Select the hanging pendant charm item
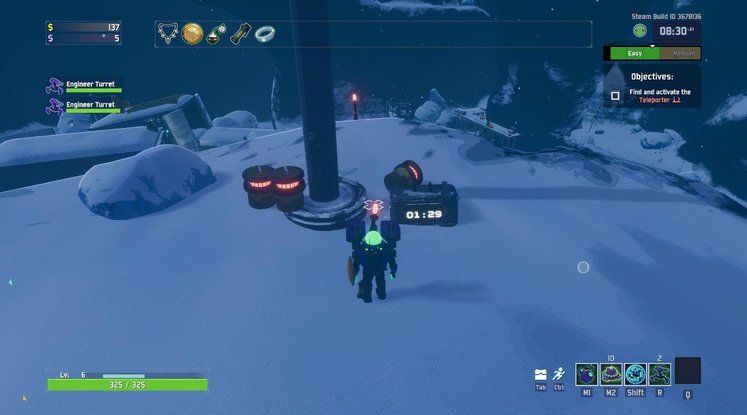This screenshot has height=415, width=747. point(216,34)
